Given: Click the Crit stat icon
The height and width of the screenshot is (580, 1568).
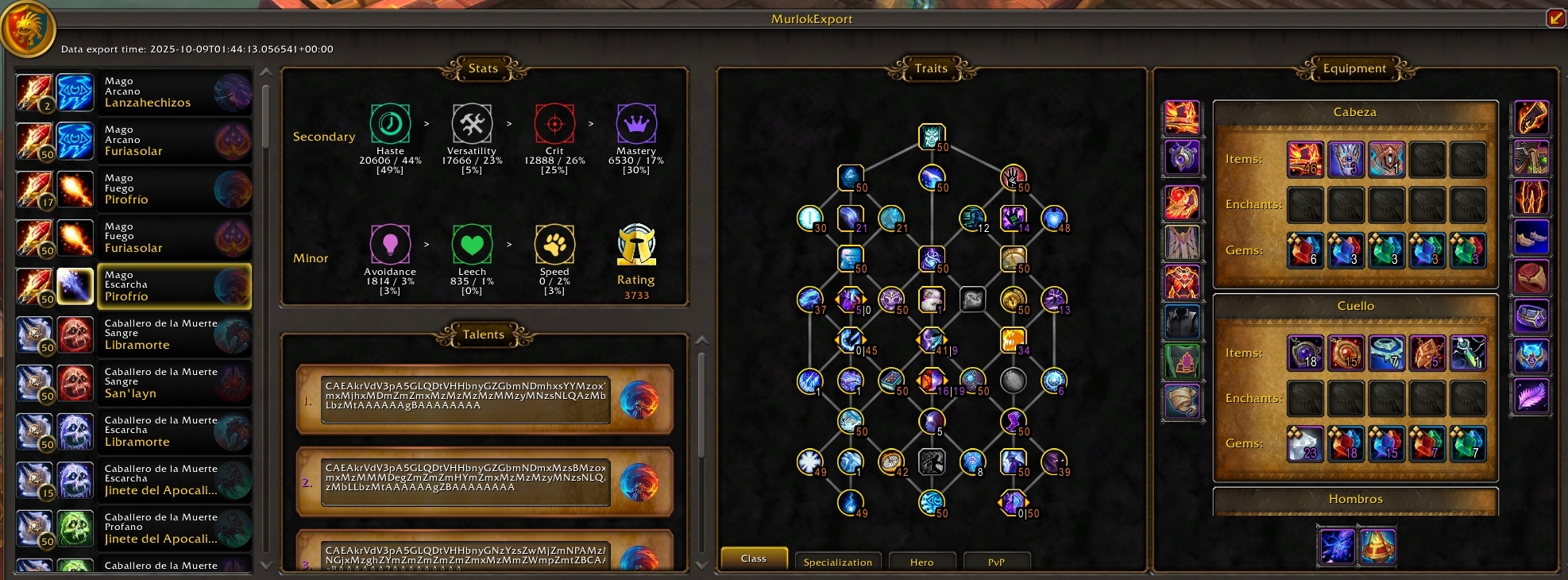Looking at the screenshot, I should point(554,124).
